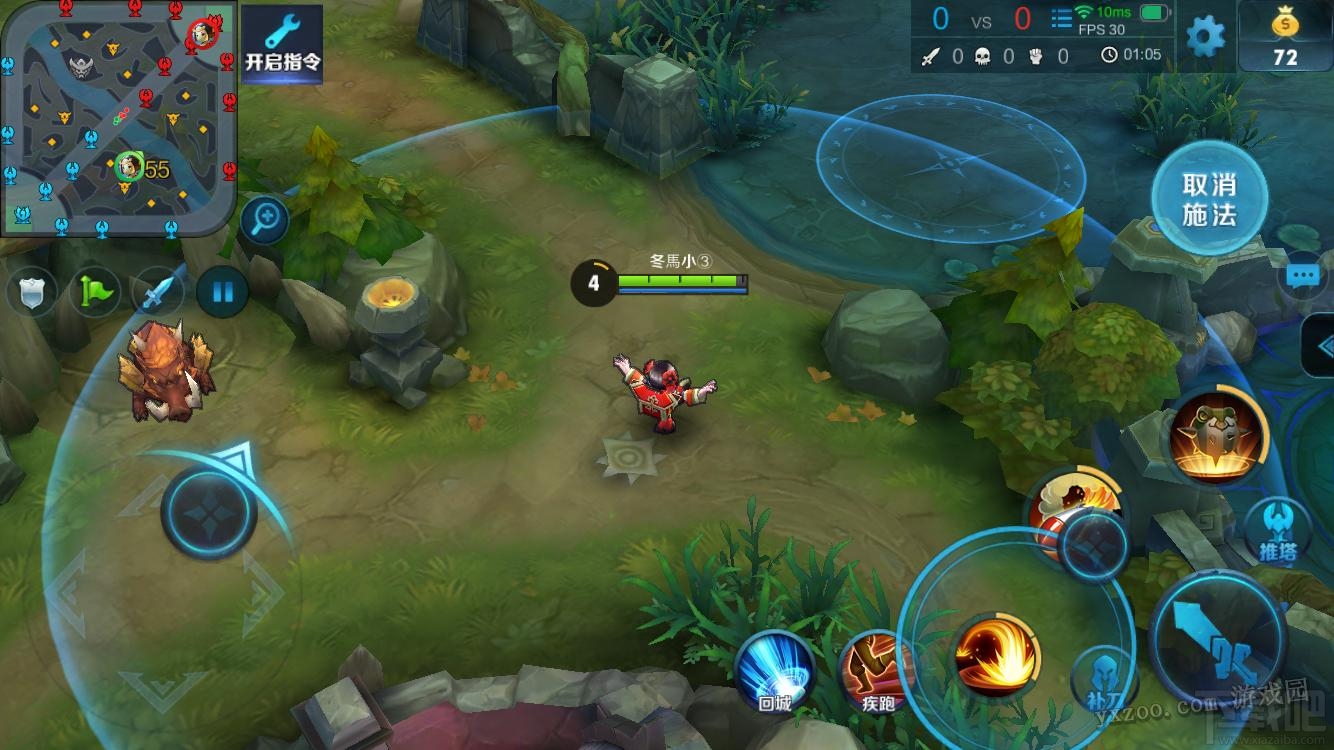Screen dimensions: 1334x750
Task: Select the 补刀 last-hit button
Action: pos(1104,680)
